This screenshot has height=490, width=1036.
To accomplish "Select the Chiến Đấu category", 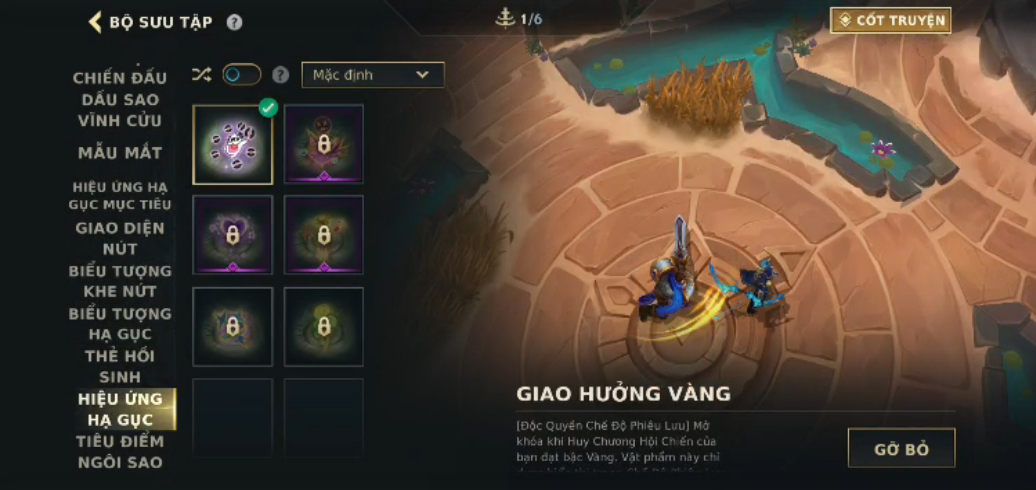I will (x=120, y=78).
